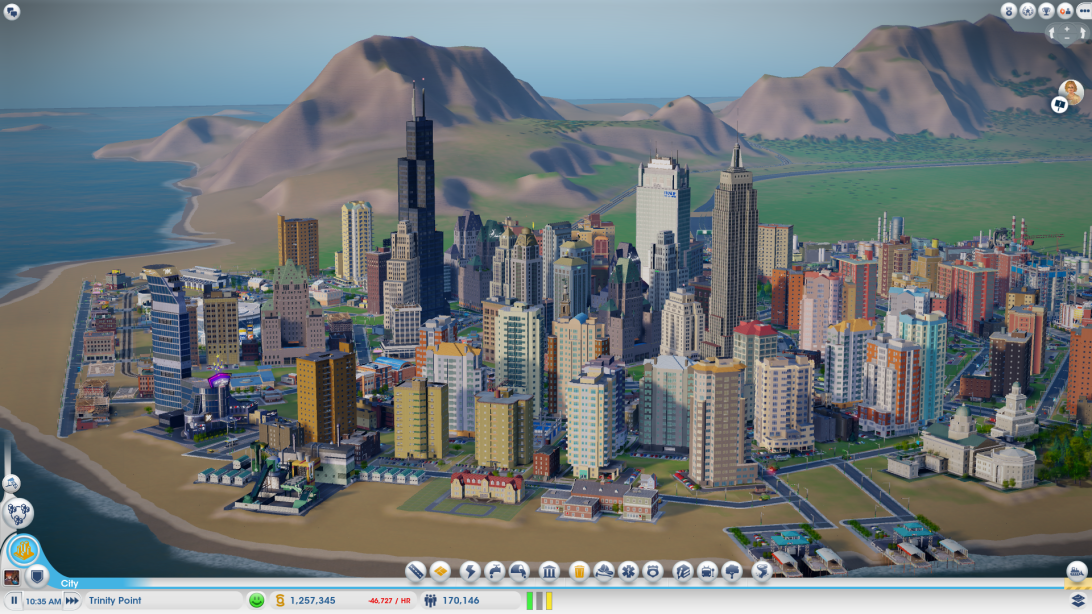Click the fast-forward speed arrows

[x=72, y=601]
